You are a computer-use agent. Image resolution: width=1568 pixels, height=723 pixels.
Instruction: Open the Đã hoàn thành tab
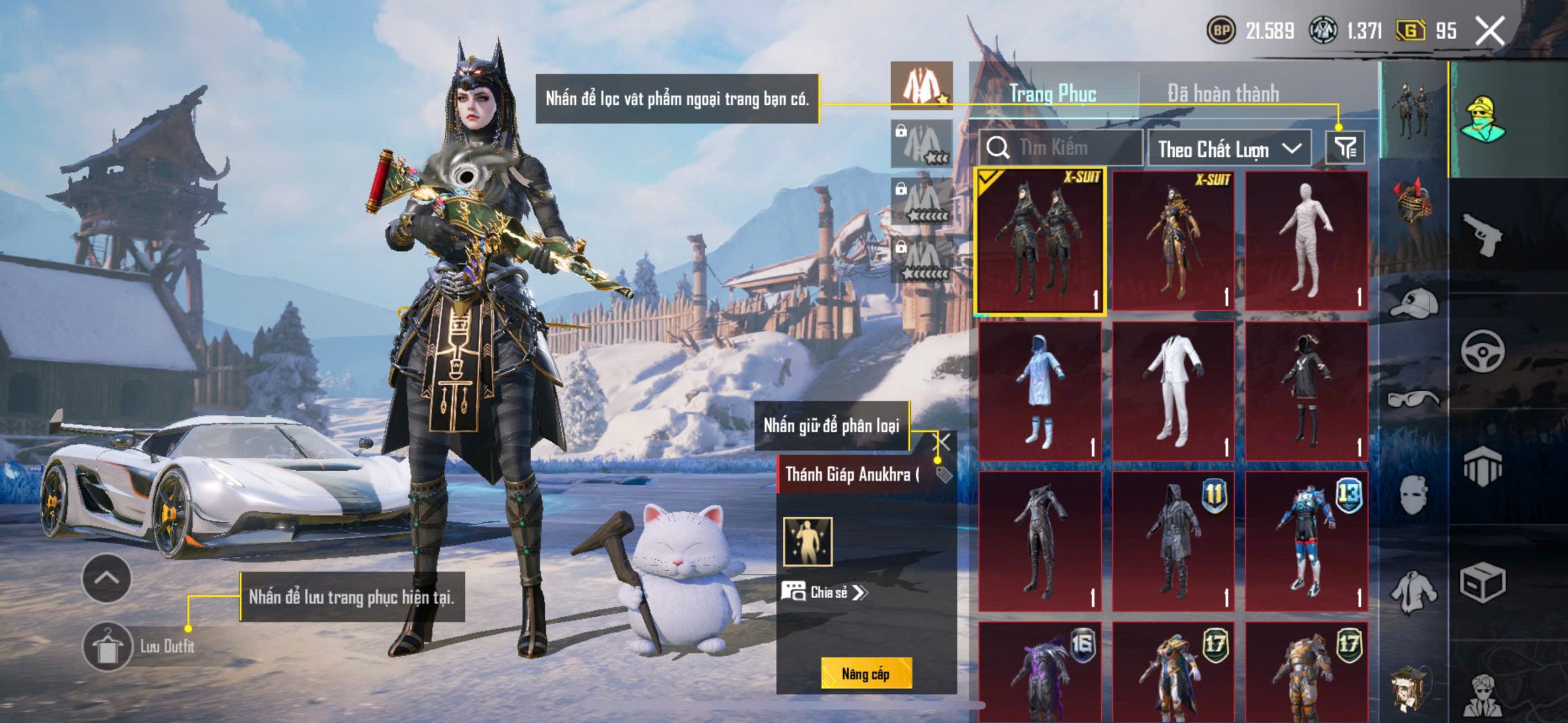1223,94
